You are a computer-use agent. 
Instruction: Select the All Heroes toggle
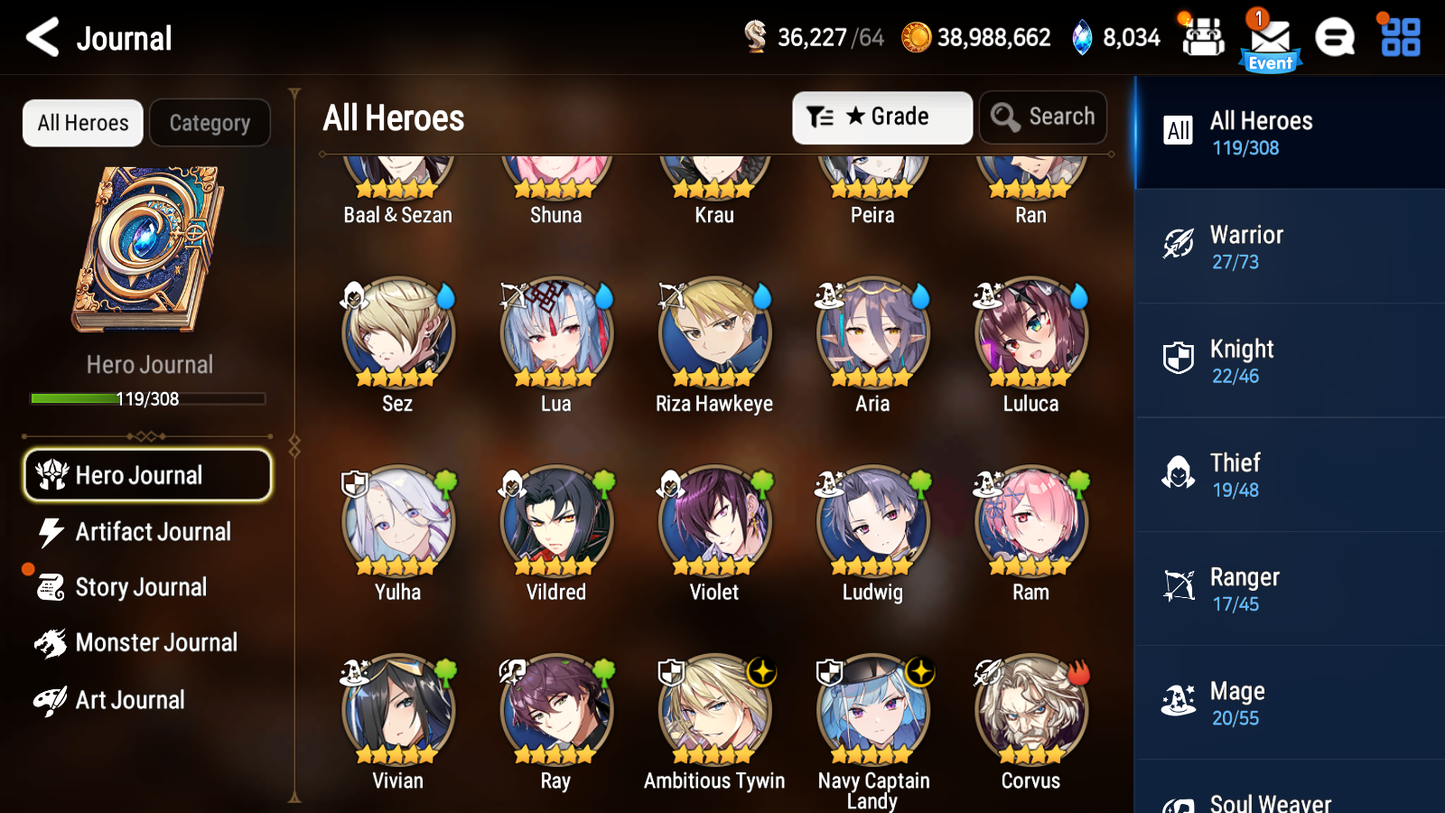click(82, 122)
